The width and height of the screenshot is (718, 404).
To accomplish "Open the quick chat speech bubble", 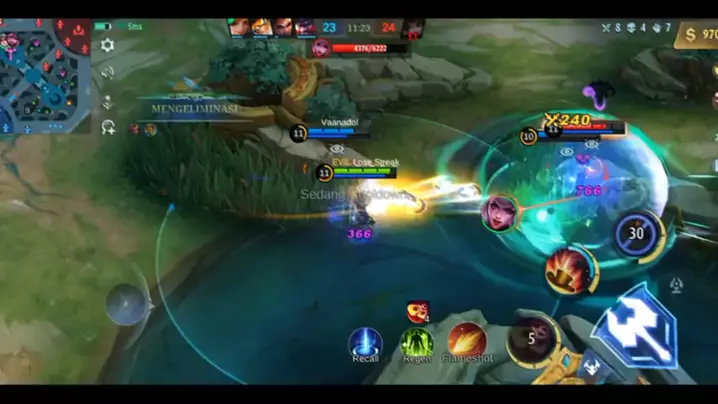I will [x=107, y=72].
